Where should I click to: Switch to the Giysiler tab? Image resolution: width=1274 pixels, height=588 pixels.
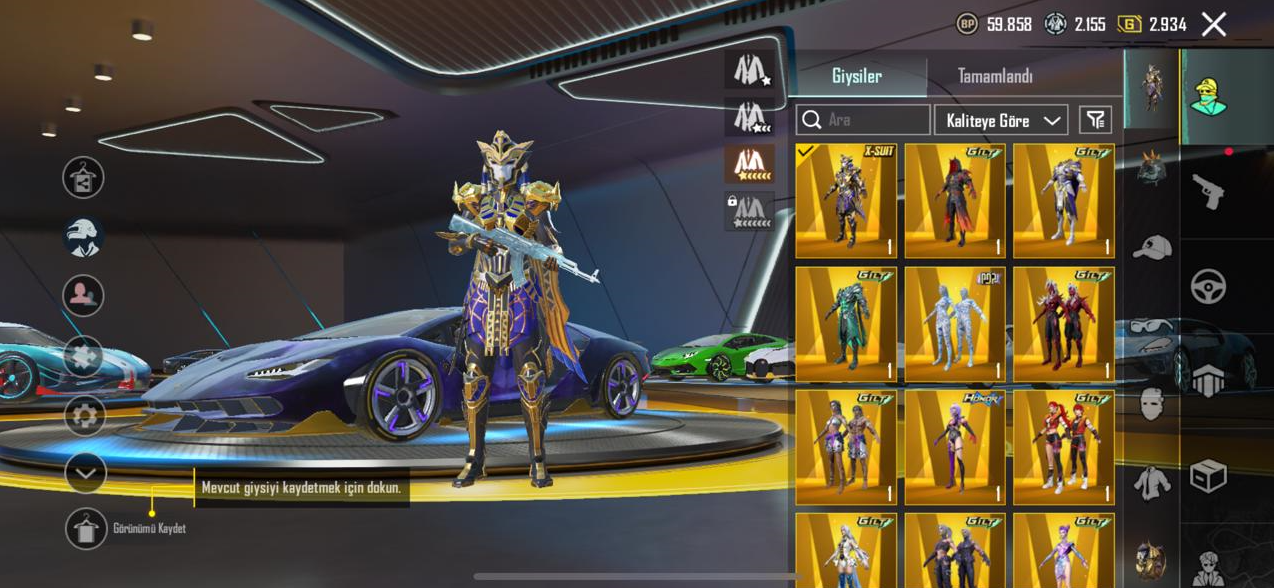[857, 76]
